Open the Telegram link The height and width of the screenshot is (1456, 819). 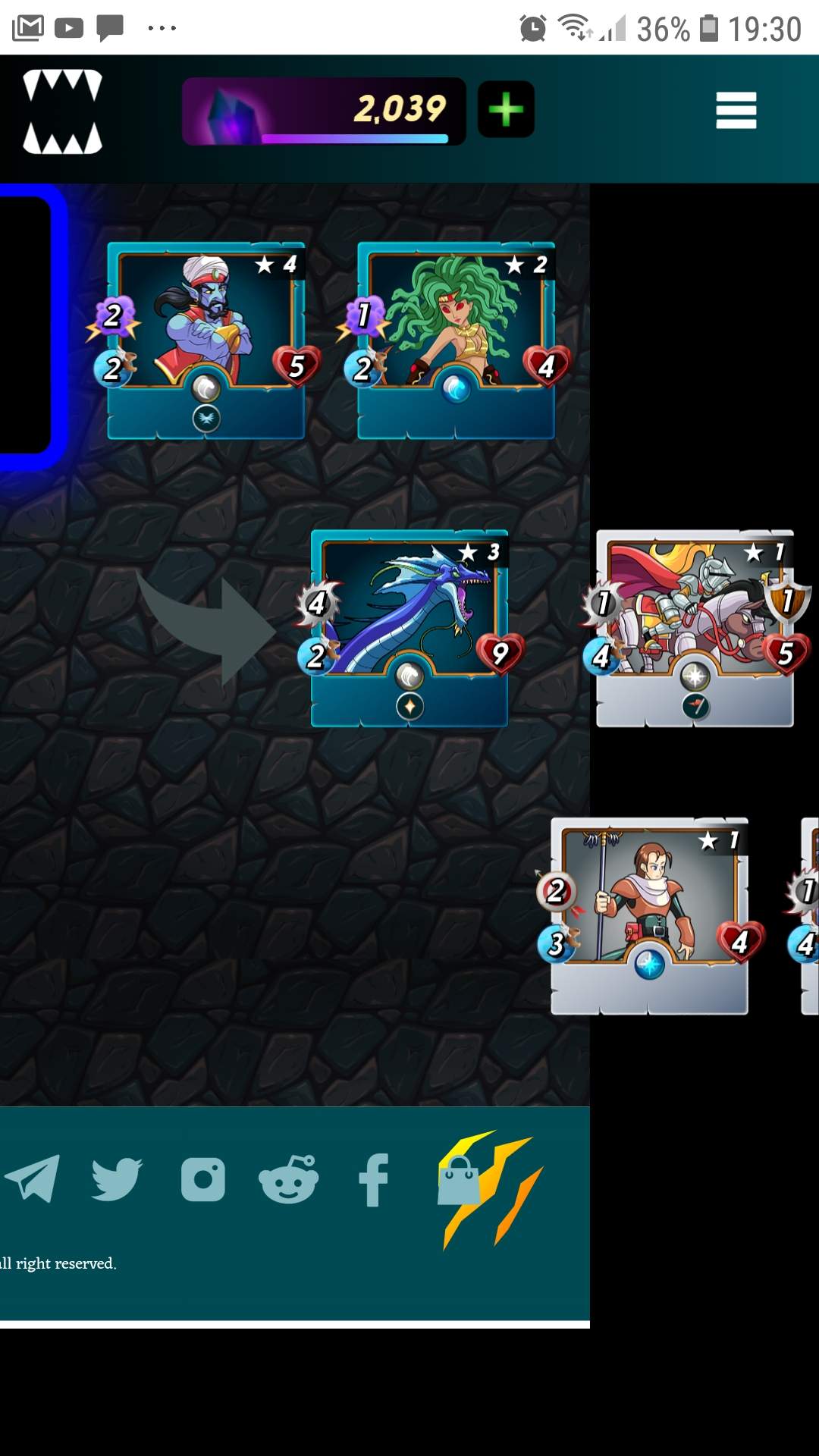(x=33, y=1178)
